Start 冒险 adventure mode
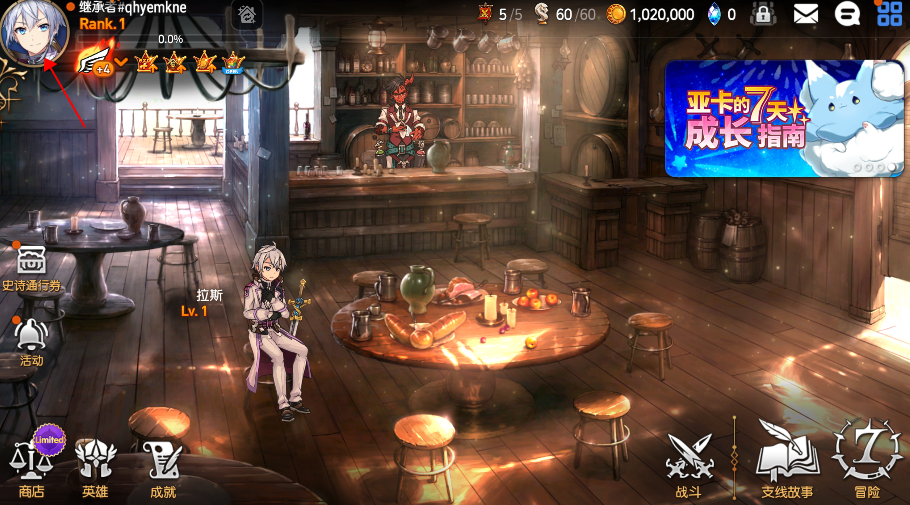 coord(867,460)
